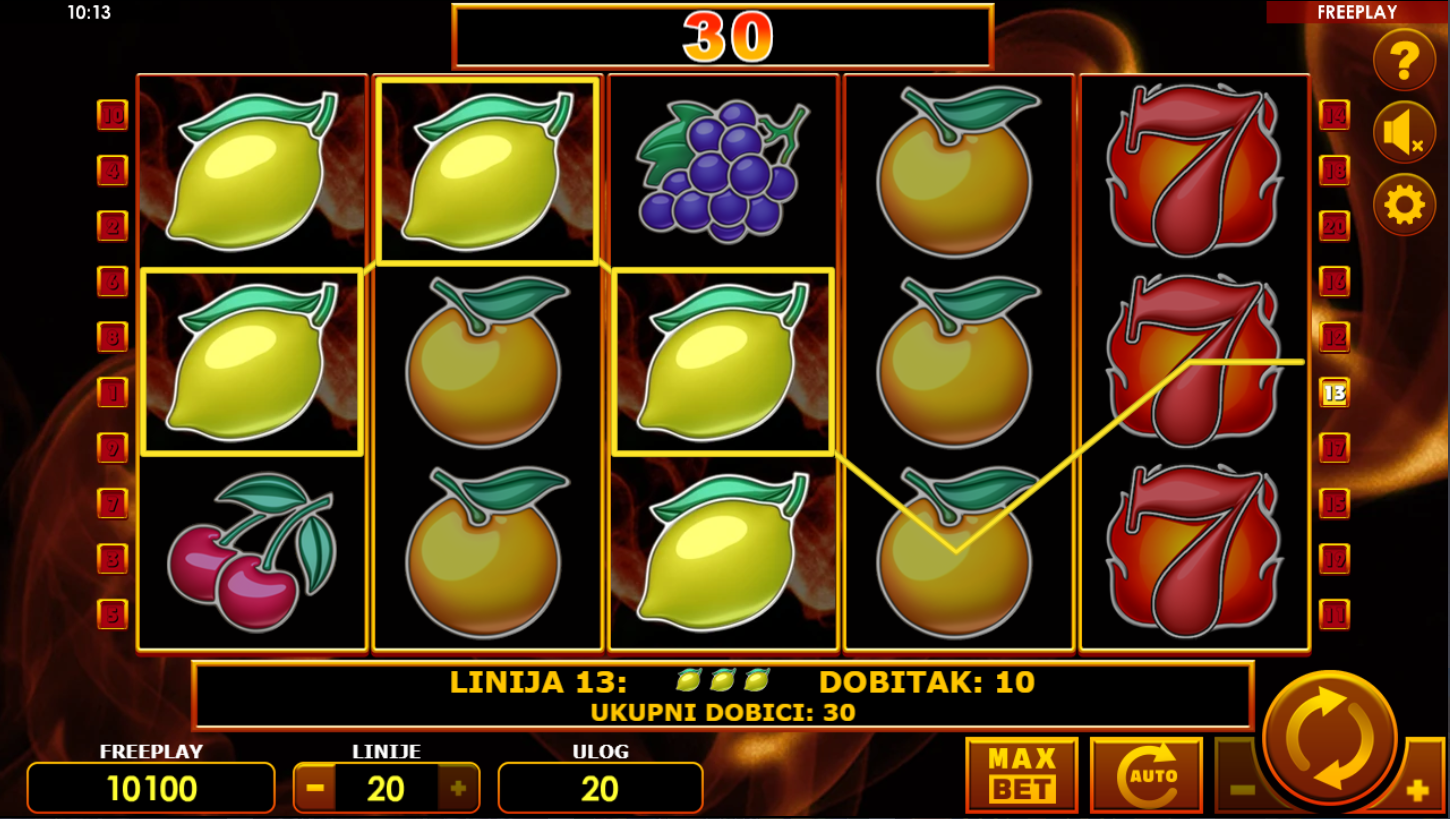Increase the bet with the bottom-corner plus
Image resolution: width=1450 pixels, height=819 pixels.
click(x=1416, y=791)
